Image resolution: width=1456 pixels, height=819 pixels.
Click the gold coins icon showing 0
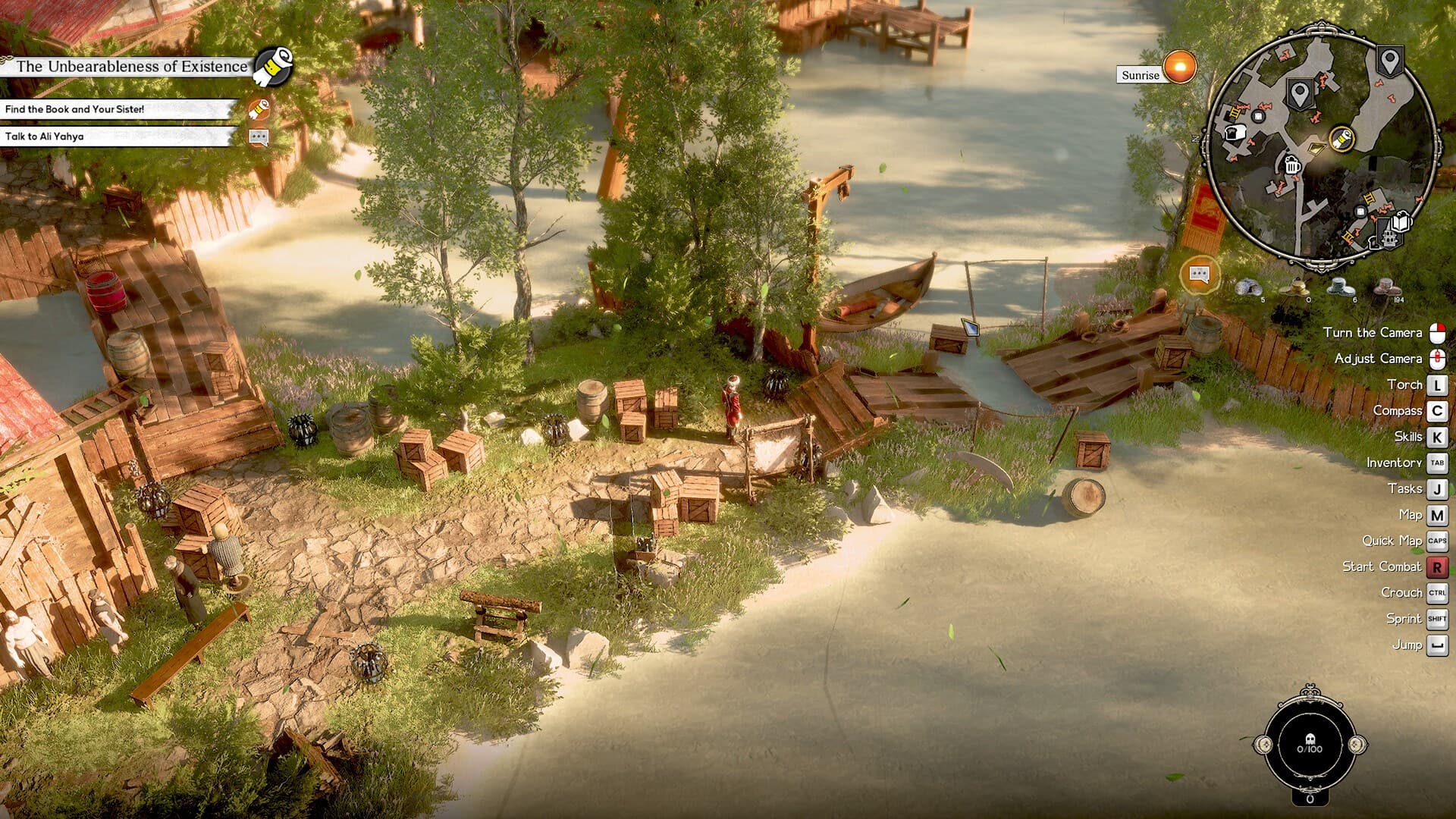pyautogui.click(x=1294, y=288)
